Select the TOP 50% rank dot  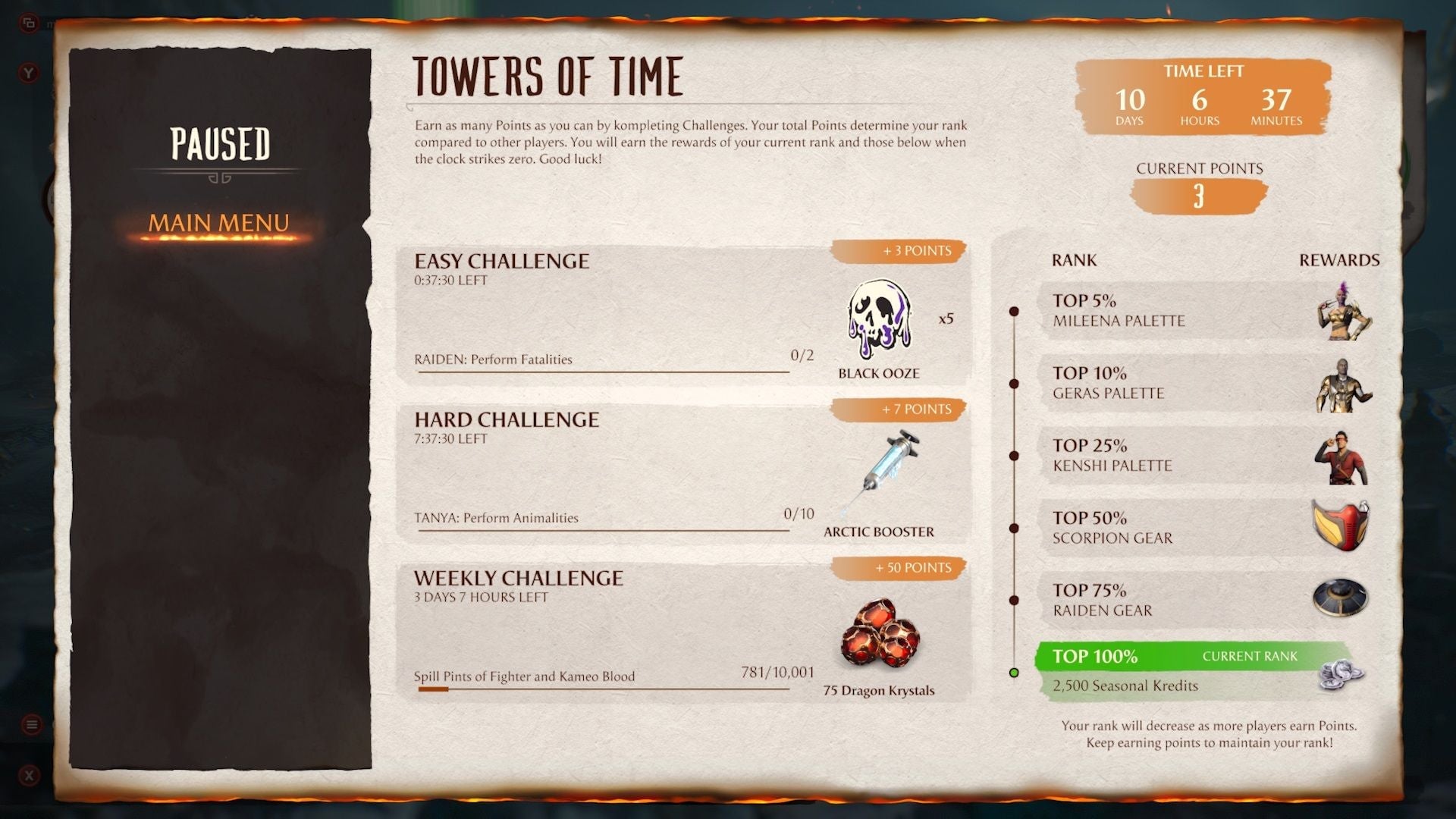[x=1015, y=529]
